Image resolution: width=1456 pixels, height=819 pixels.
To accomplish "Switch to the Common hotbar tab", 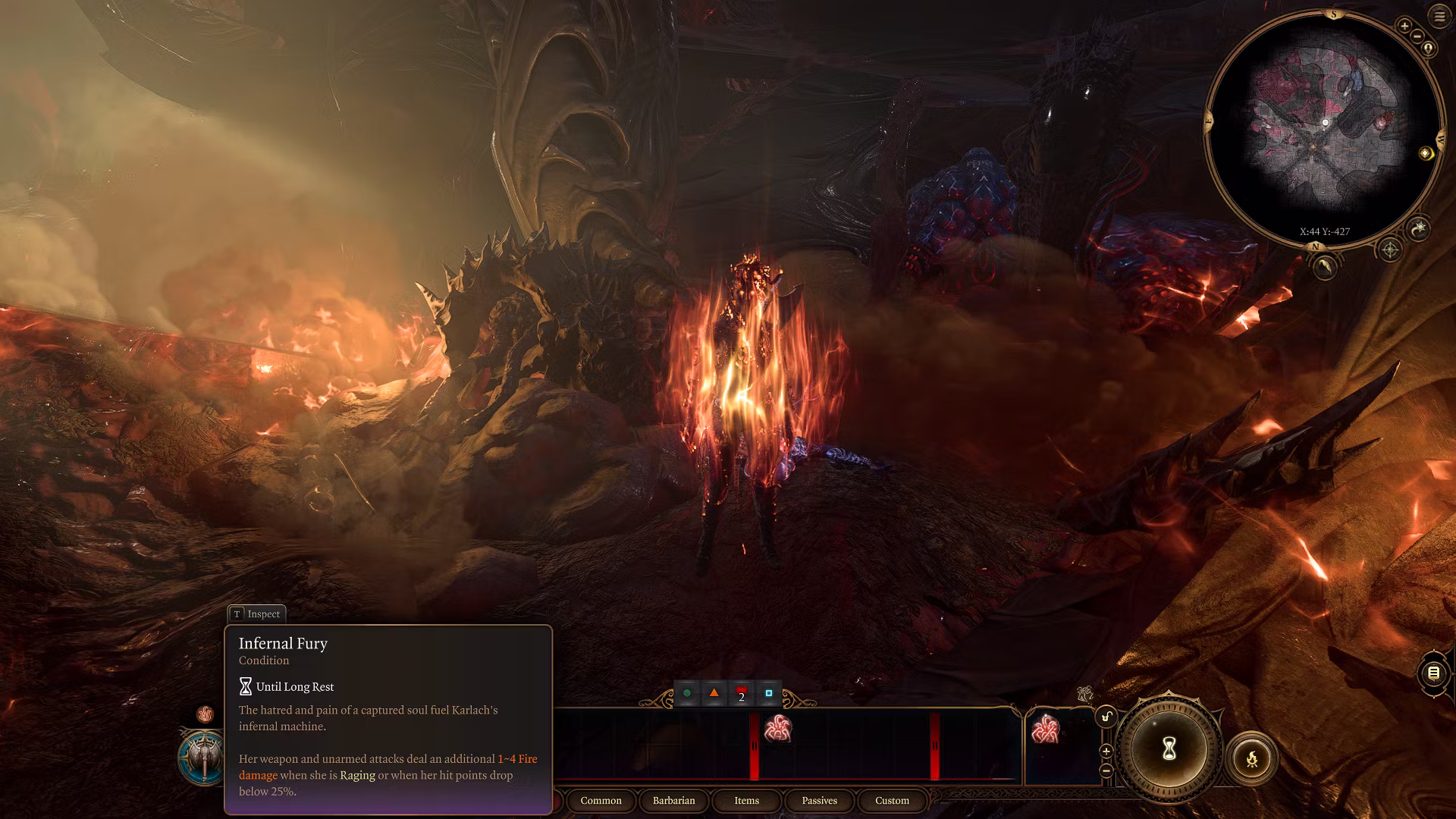I will [x=601, y=801].
